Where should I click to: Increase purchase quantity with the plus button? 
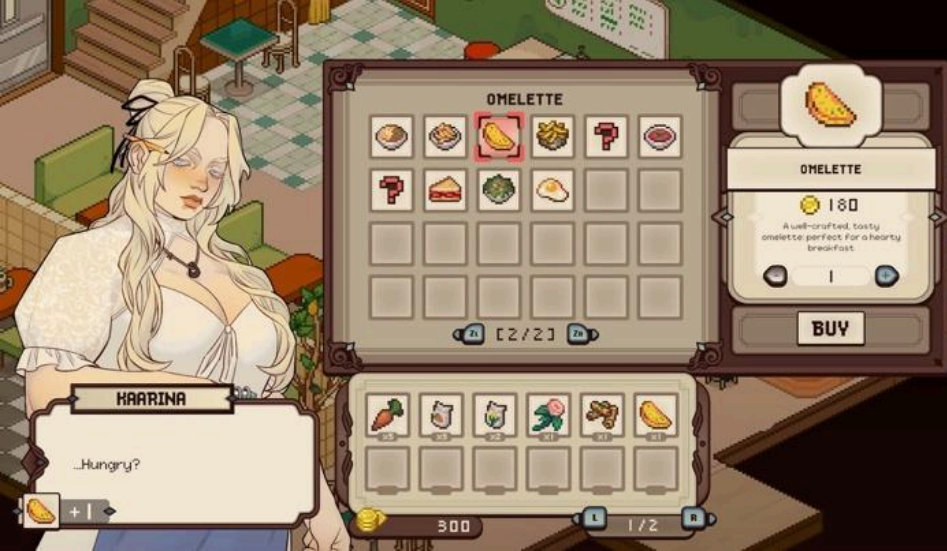click(886, 276)
